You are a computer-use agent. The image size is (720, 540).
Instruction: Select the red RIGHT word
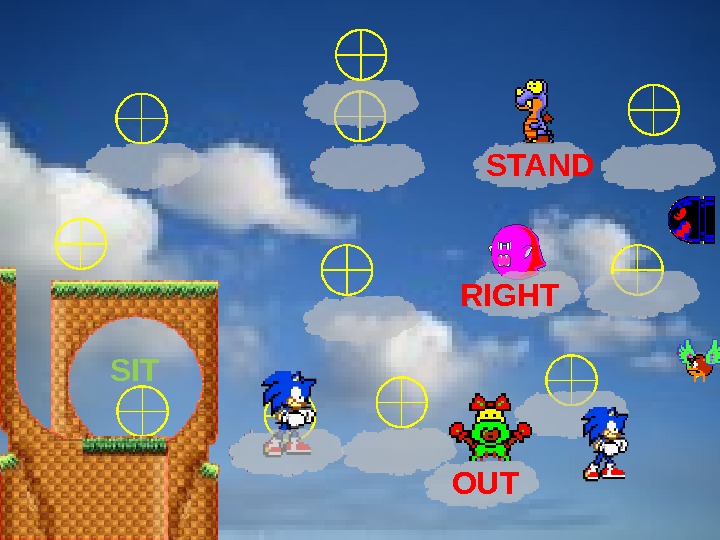coord(509,296)
